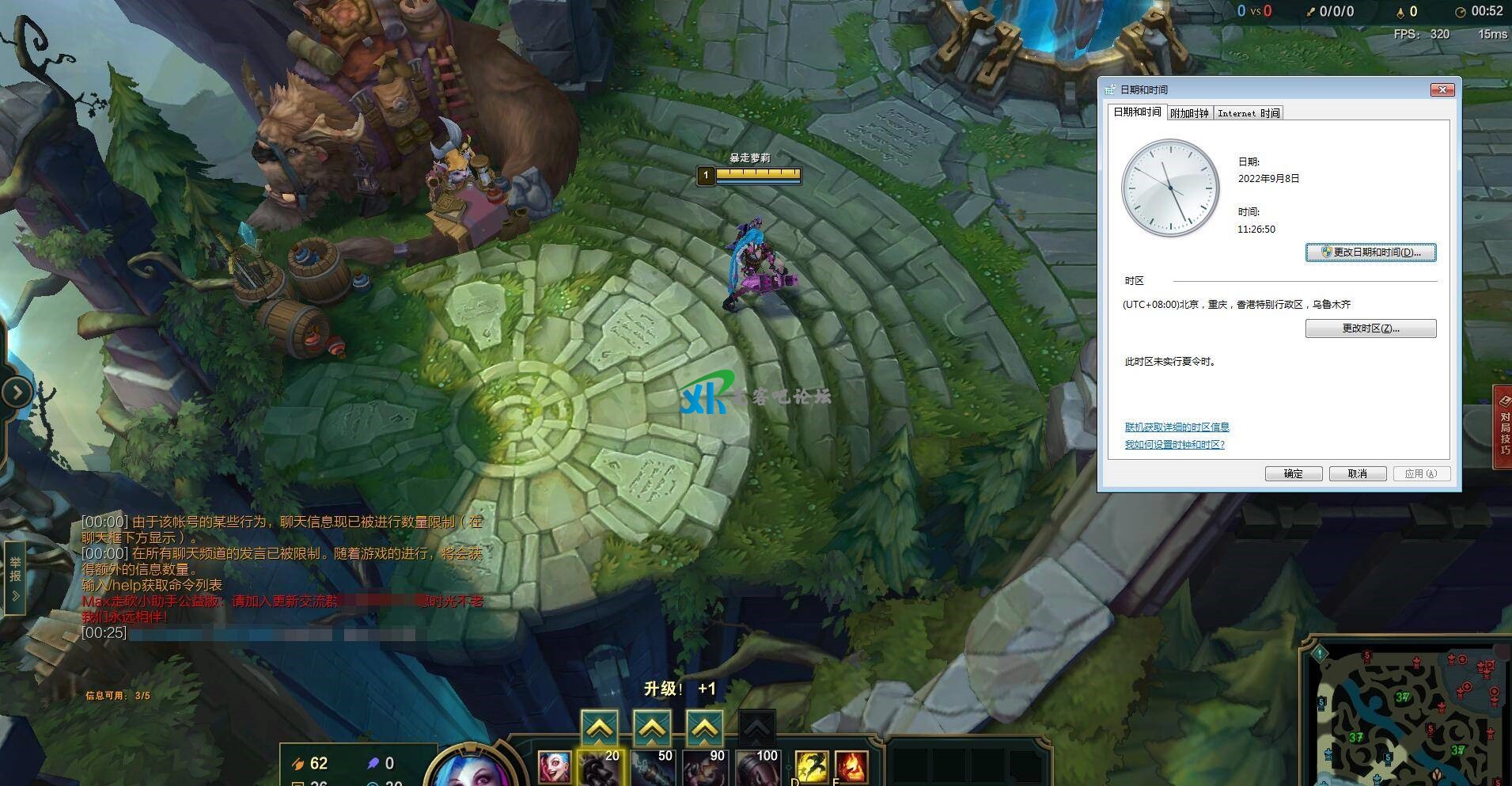Level up the Switcheroo Q ability
1512x786 pixels.
click(599, 727)
